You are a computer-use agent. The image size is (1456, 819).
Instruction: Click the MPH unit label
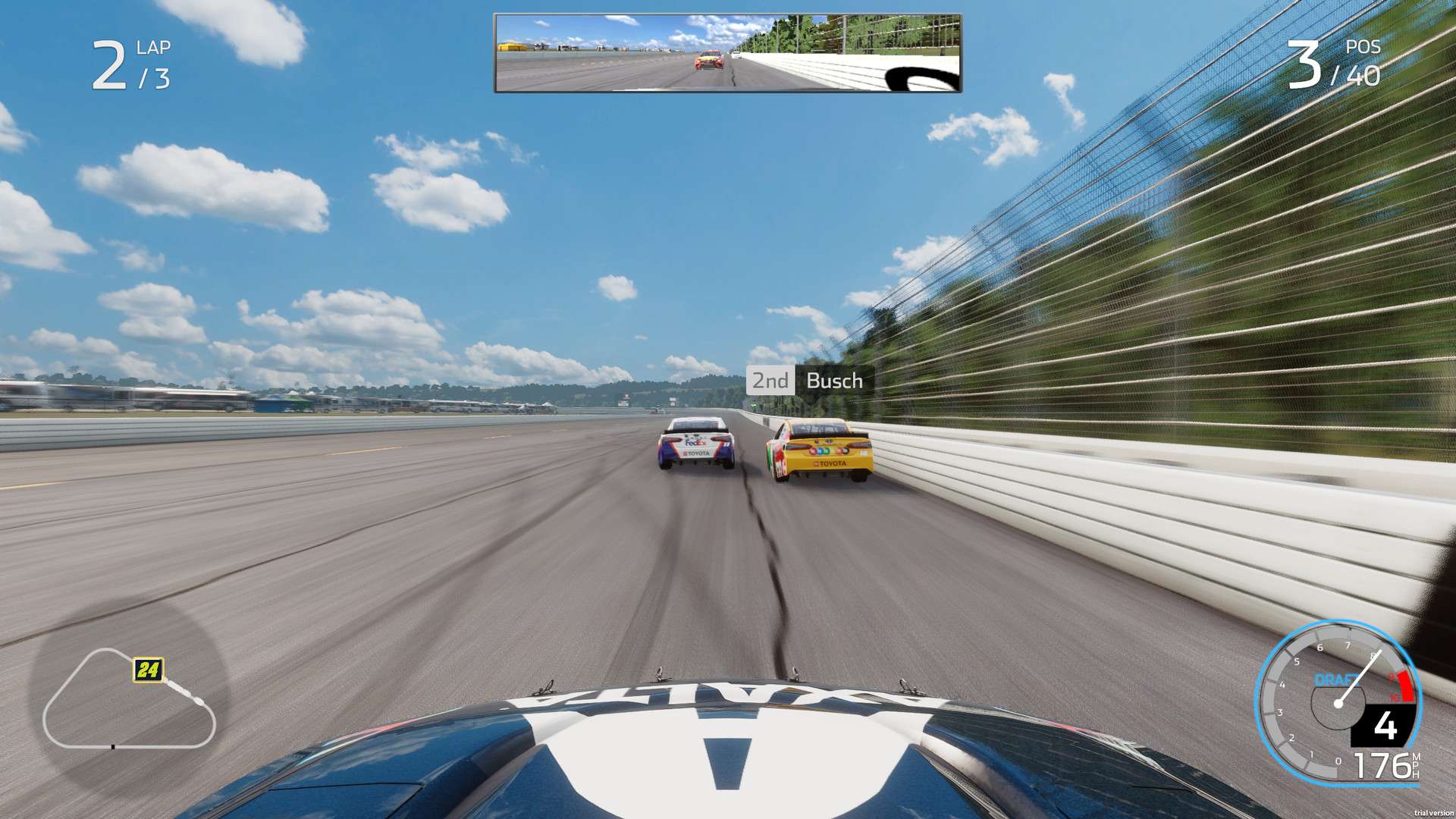click(x=1415, y=765)
